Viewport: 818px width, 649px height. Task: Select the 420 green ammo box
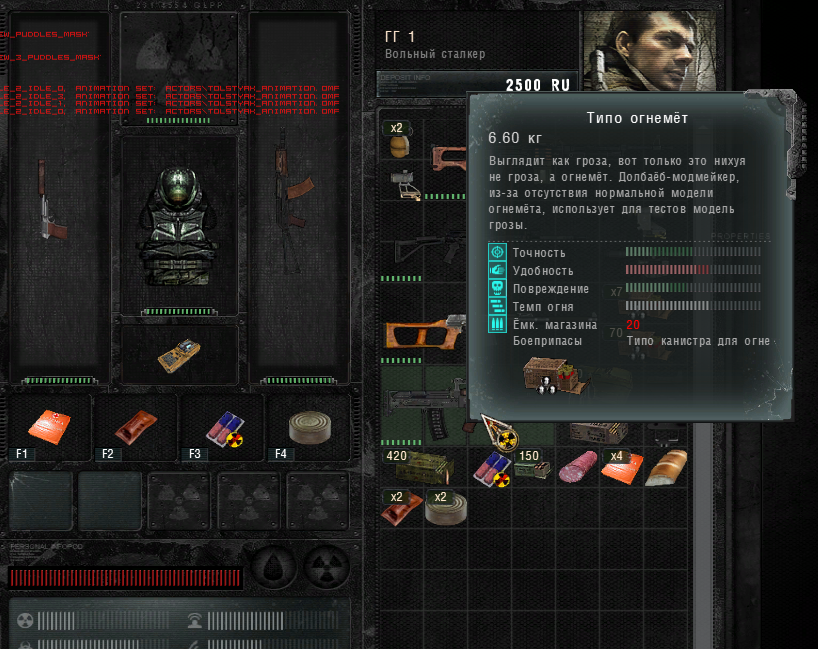coord(423,467)
